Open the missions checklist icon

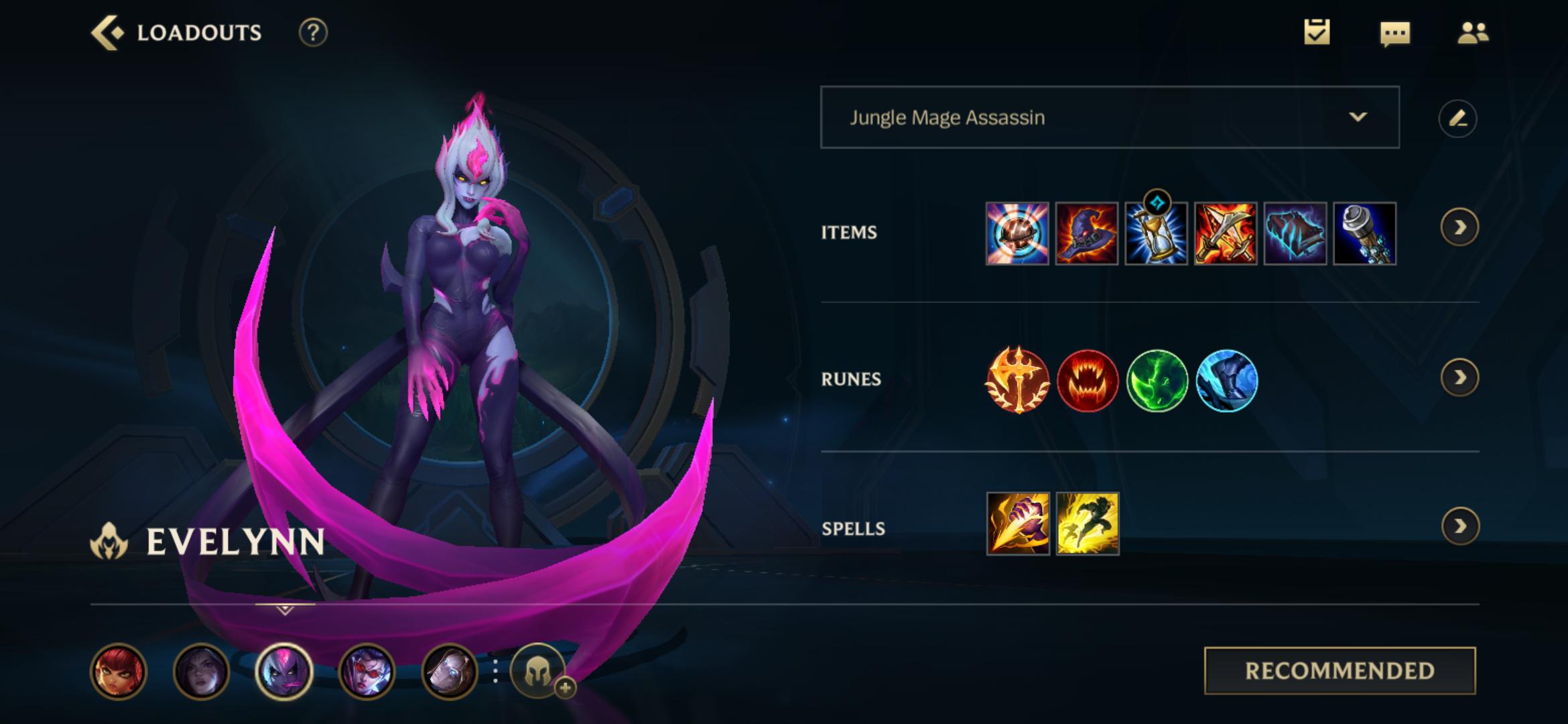[x=1317, y=32]
